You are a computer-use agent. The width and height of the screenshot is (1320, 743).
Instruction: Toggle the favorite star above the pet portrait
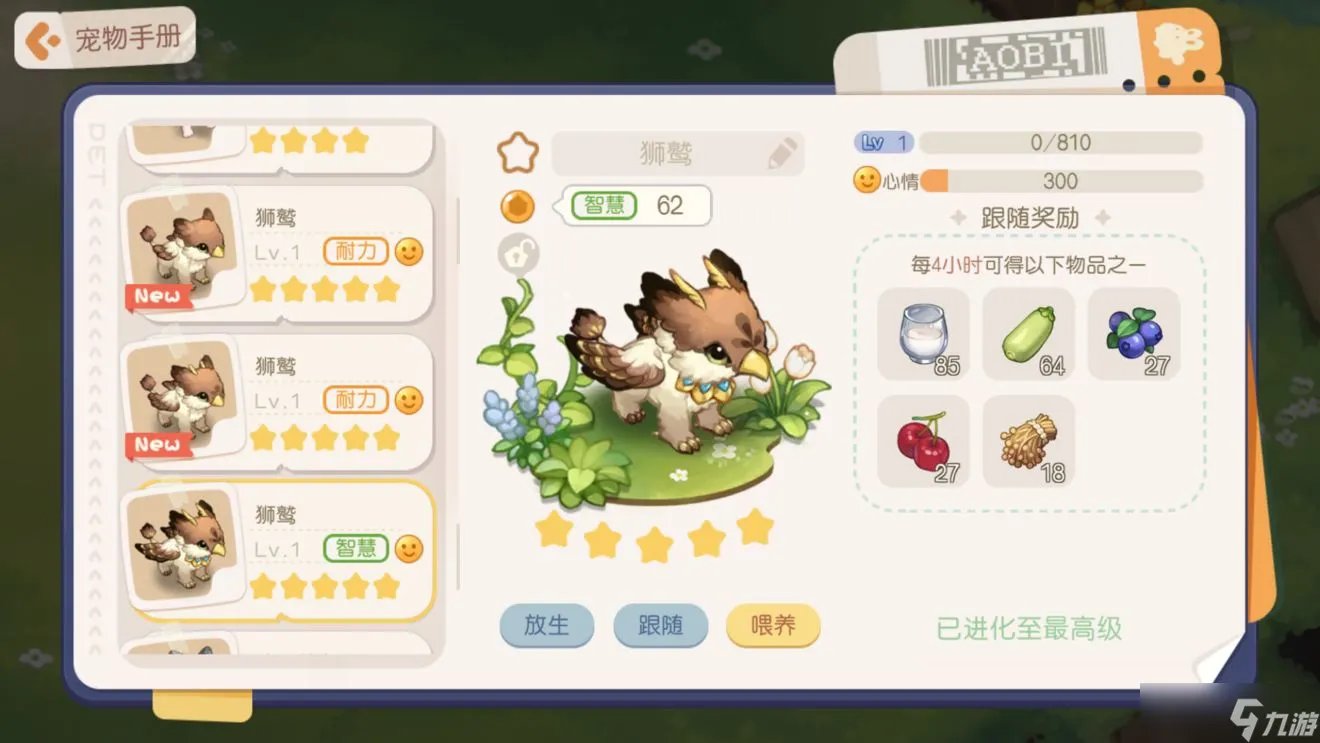pos(516,151)
